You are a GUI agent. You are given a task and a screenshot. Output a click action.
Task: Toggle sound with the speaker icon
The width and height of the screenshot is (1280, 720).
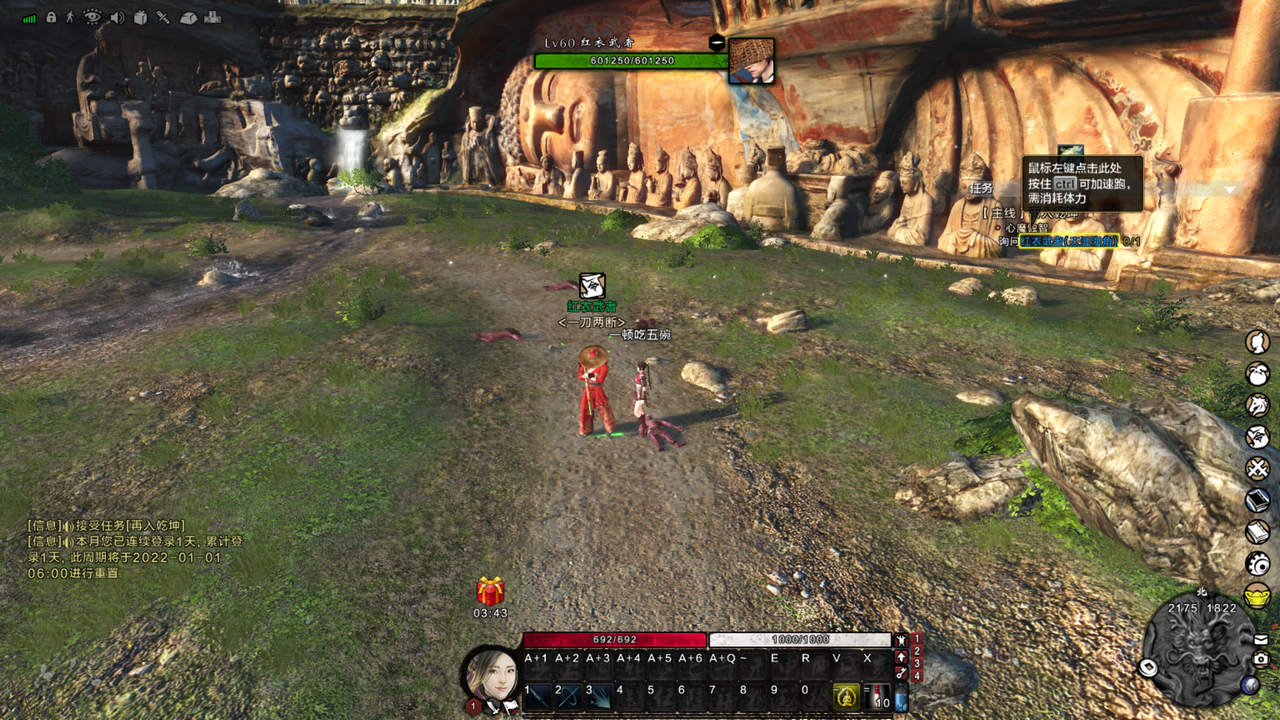coord(117,17)
